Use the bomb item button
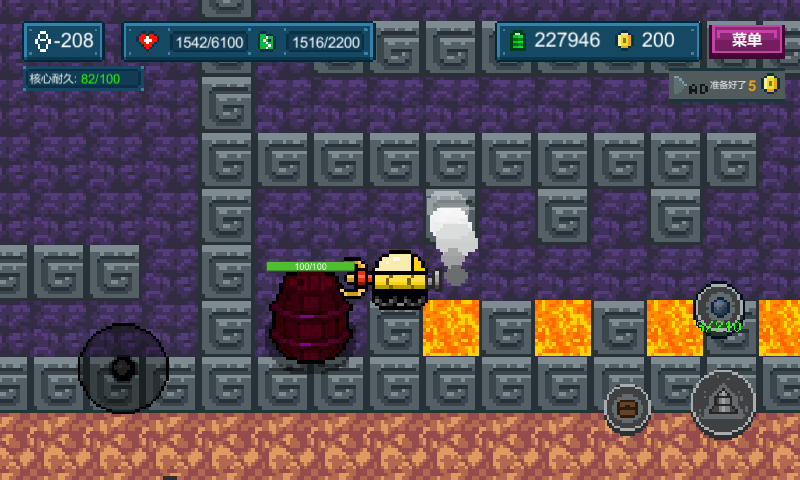Image resolution: width=800 pixels, height=480 pixels. (x=719, y=305)
